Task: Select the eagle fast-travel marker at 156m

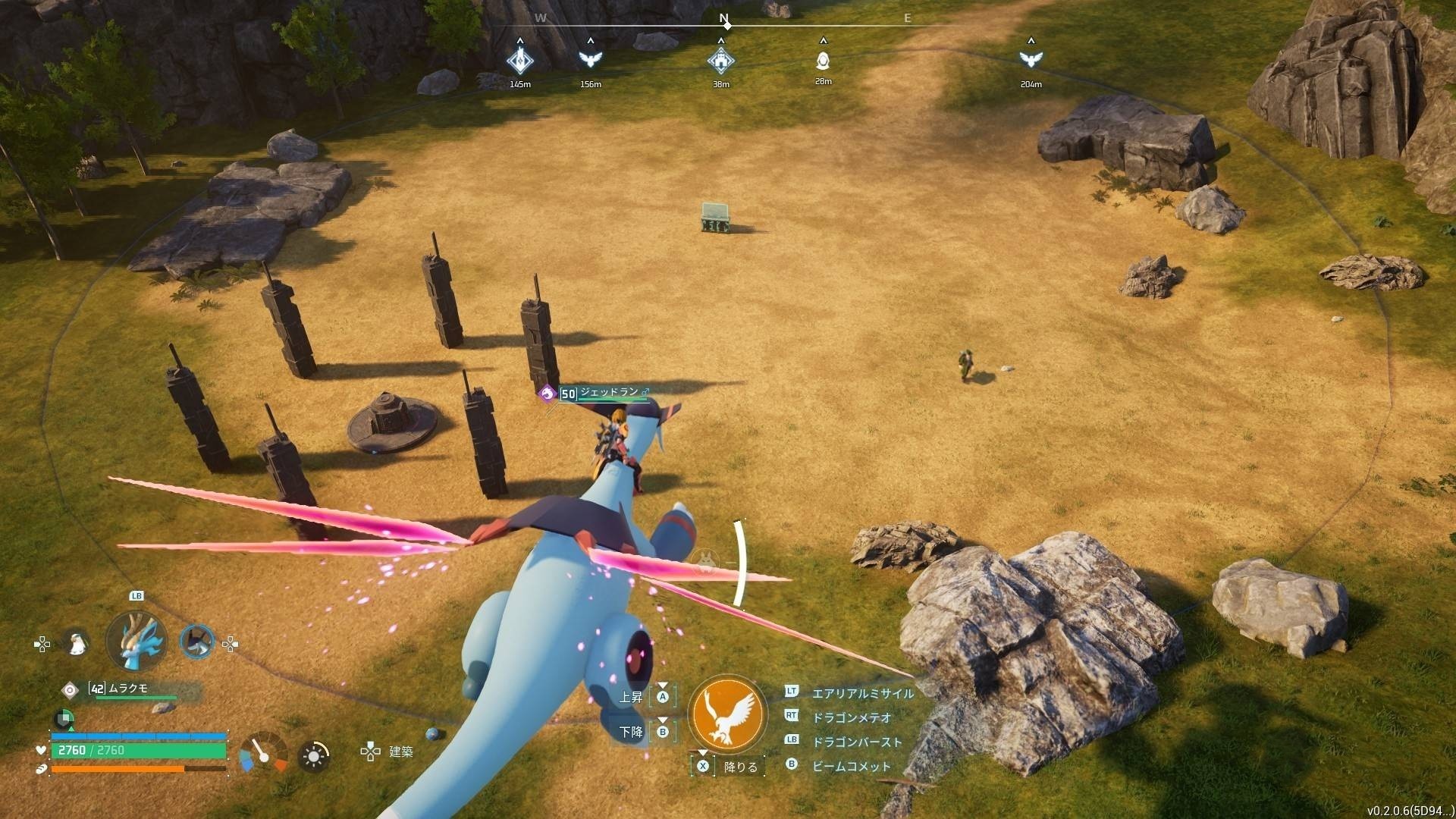Action: [x=590, y=58]
